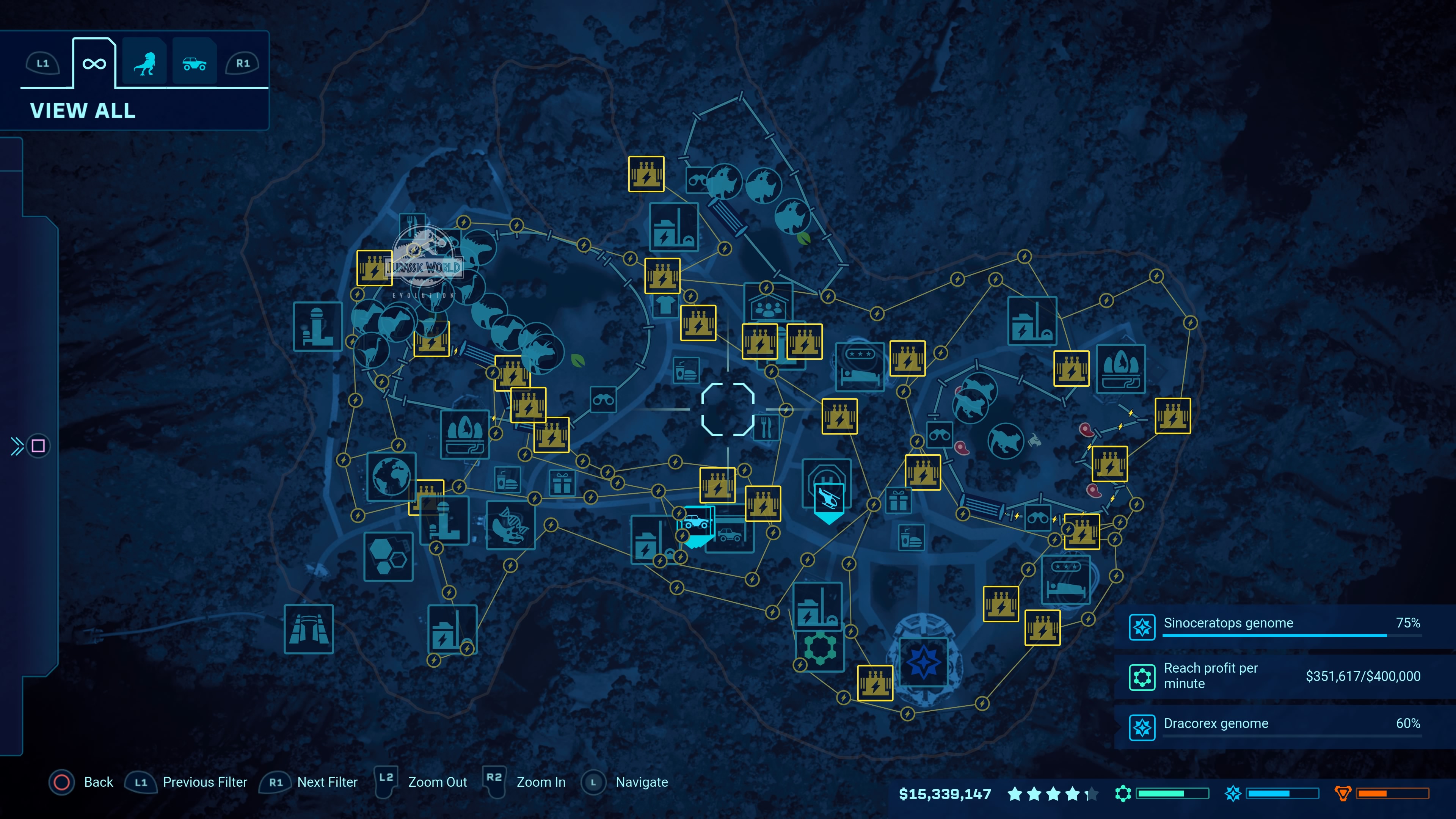Click the park entrance arch icon
The image size is (1456, 819).
point(309,629)
